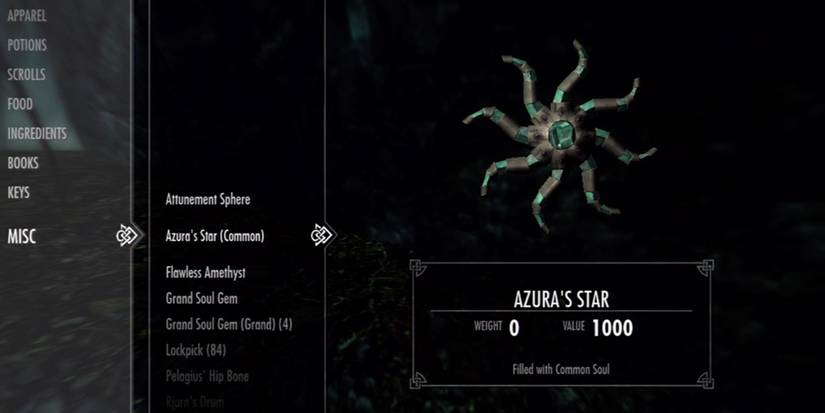Choose the Flawless Amethyst item
This screenshot has width=825, height=413.
point(206,272)
